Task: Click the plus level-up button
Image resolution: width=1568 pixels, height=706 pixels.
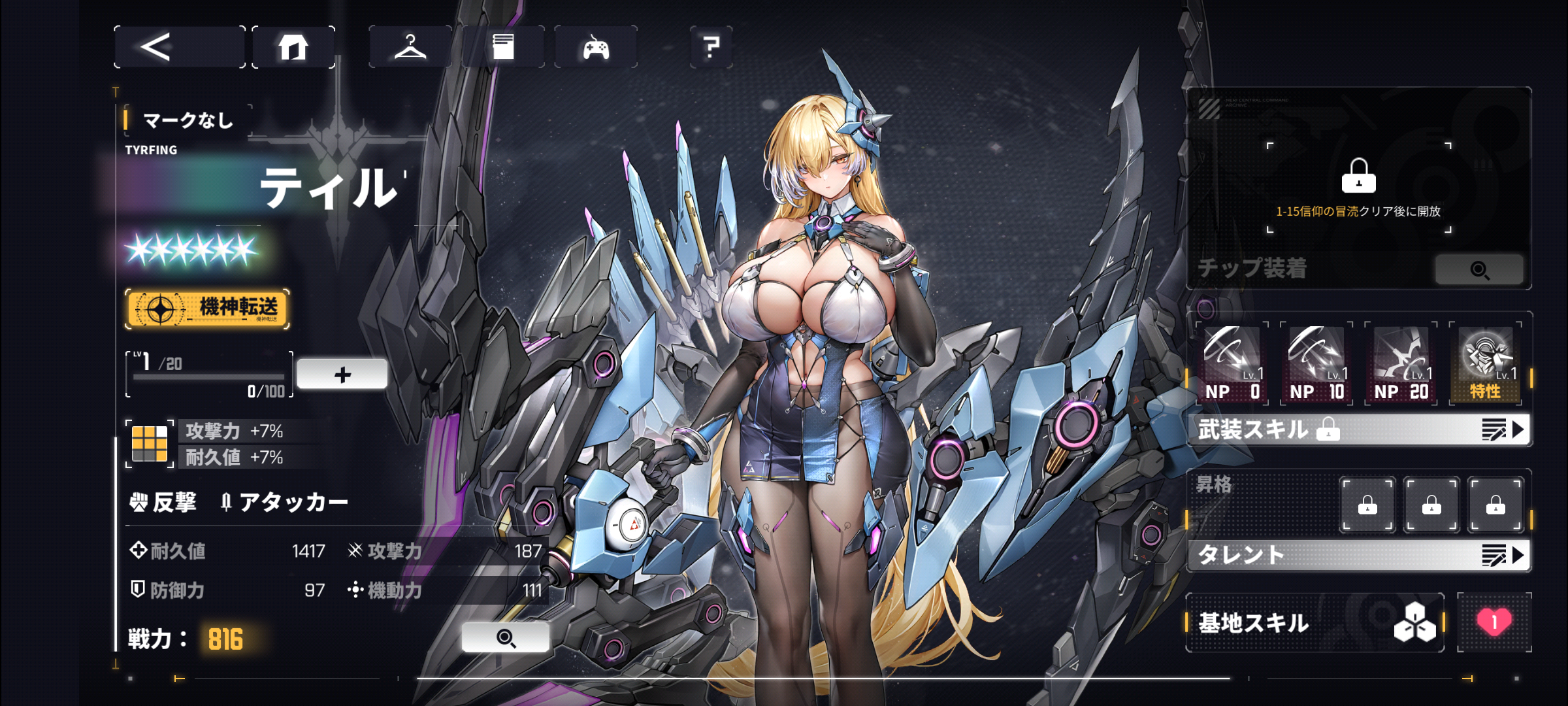Action: (x=342, y=375)
